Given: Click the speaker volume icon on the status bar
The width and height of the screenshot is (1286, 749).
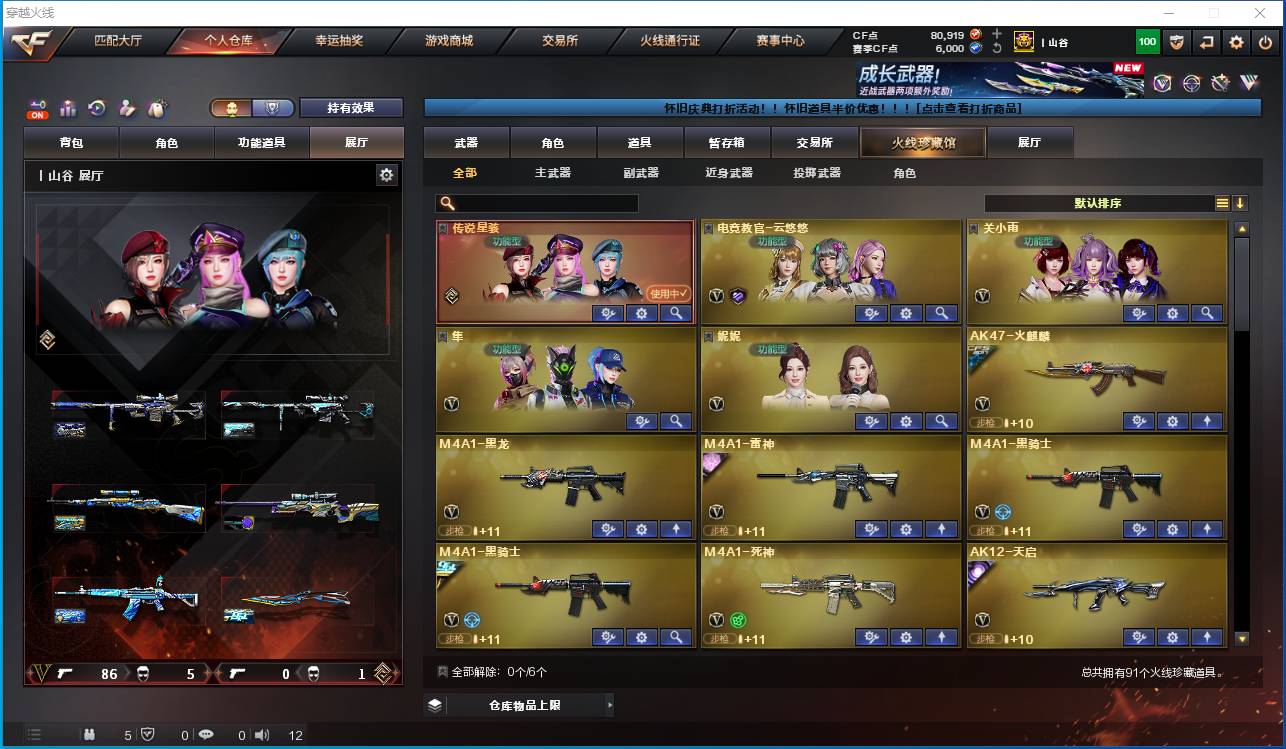Looking at the screenshot, I should [x=262, y=735].
